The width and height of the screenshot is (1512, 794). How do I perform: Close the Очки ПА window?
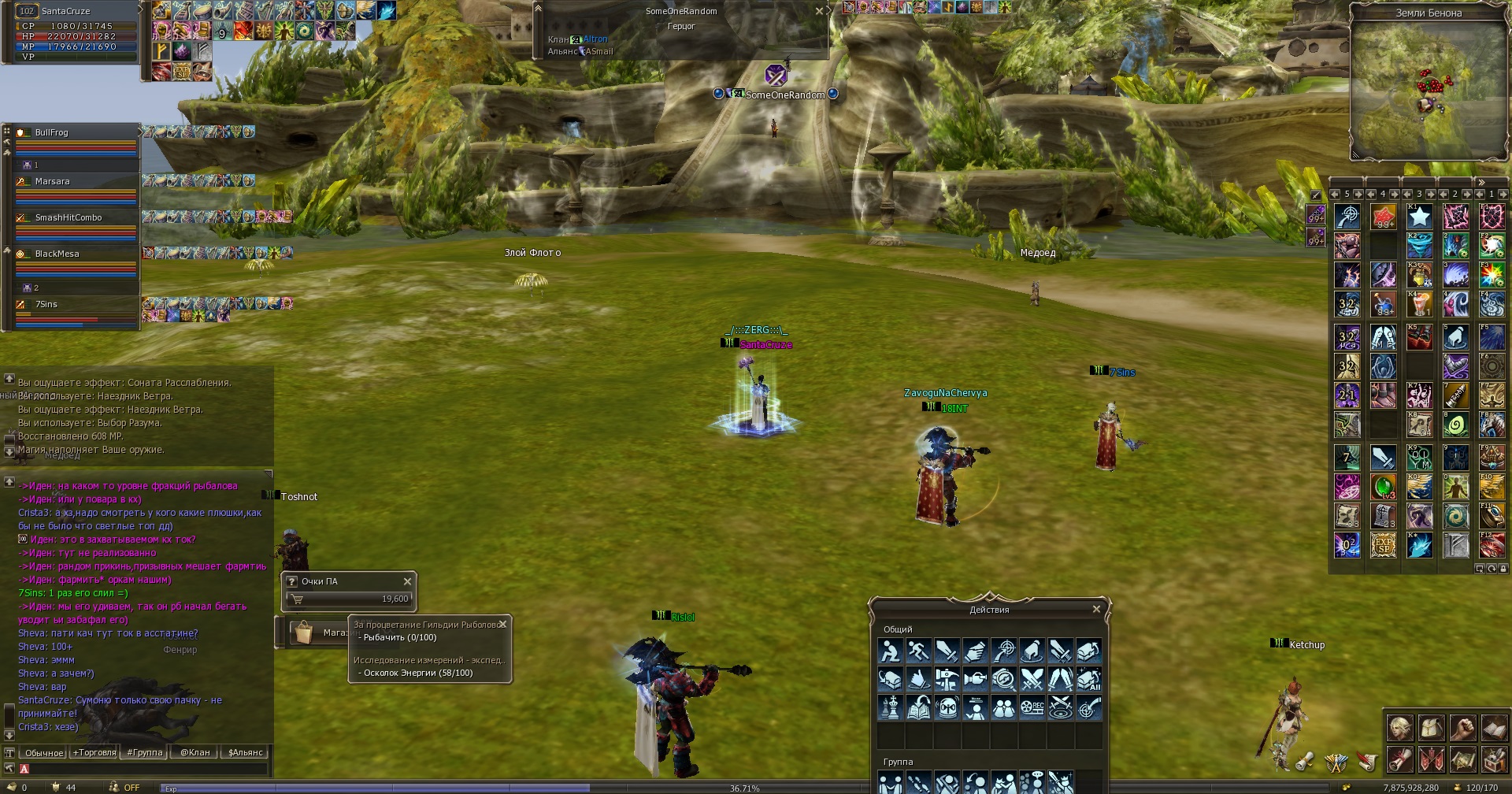407,581
